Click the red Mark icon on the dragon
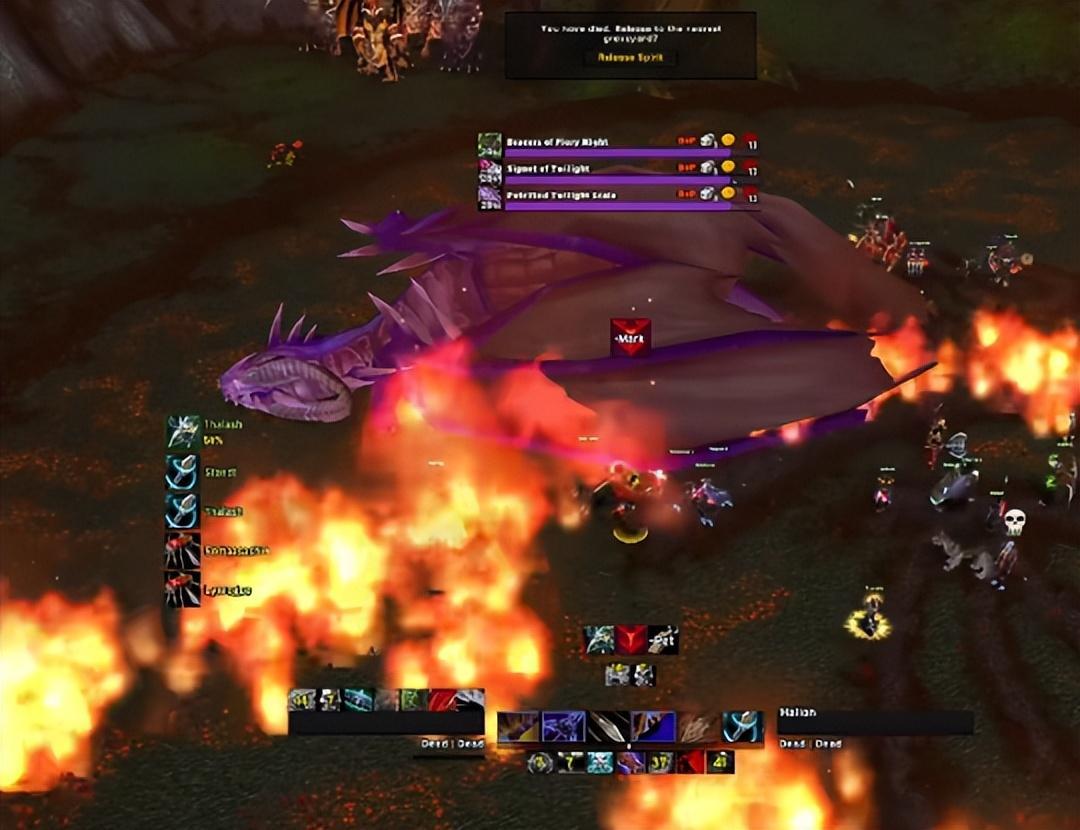Viewport: 1080px width, 830px height. (x=630, y=337)
